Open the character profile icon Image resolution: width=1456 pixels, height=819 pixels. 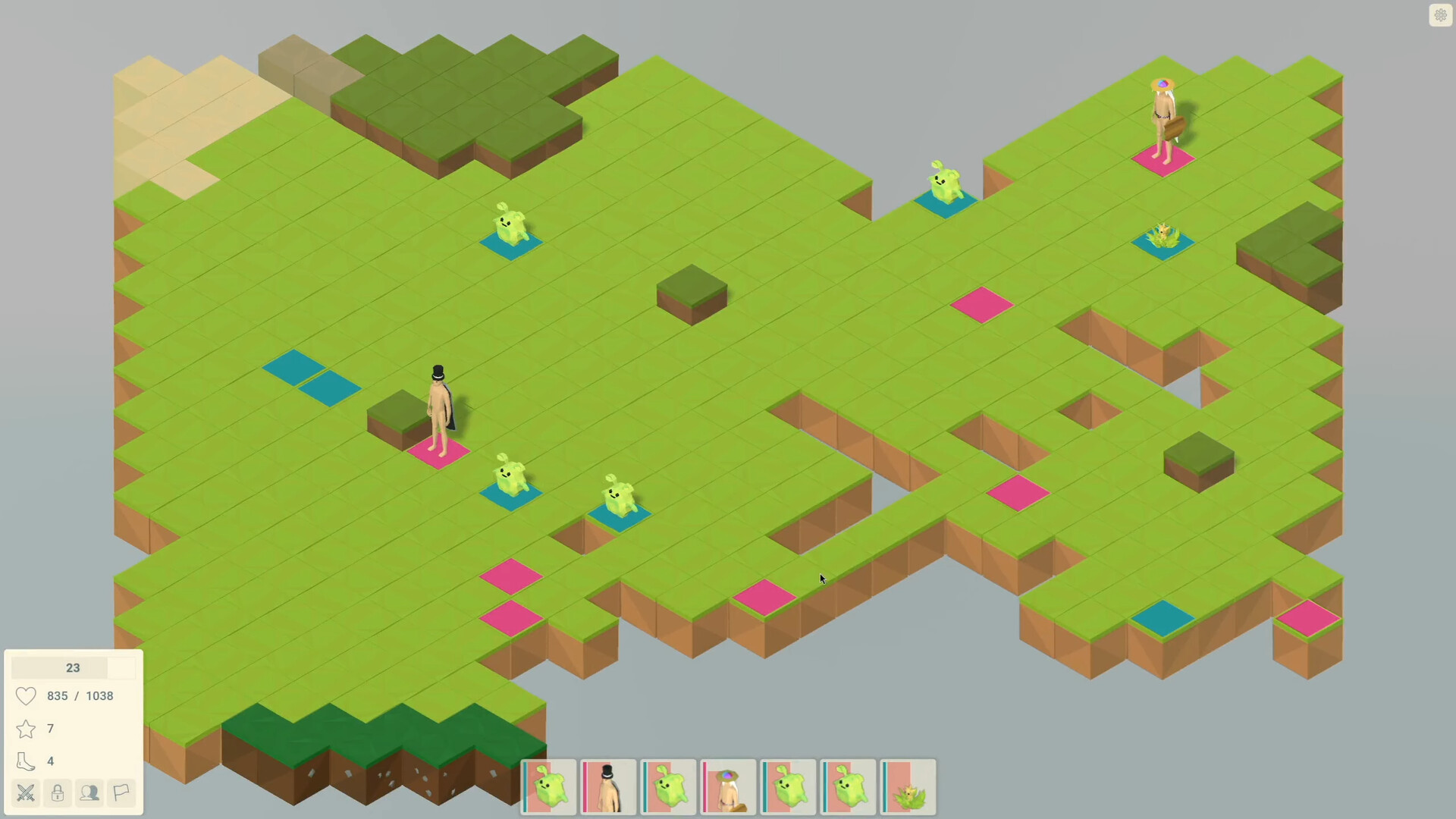point(89,793)
